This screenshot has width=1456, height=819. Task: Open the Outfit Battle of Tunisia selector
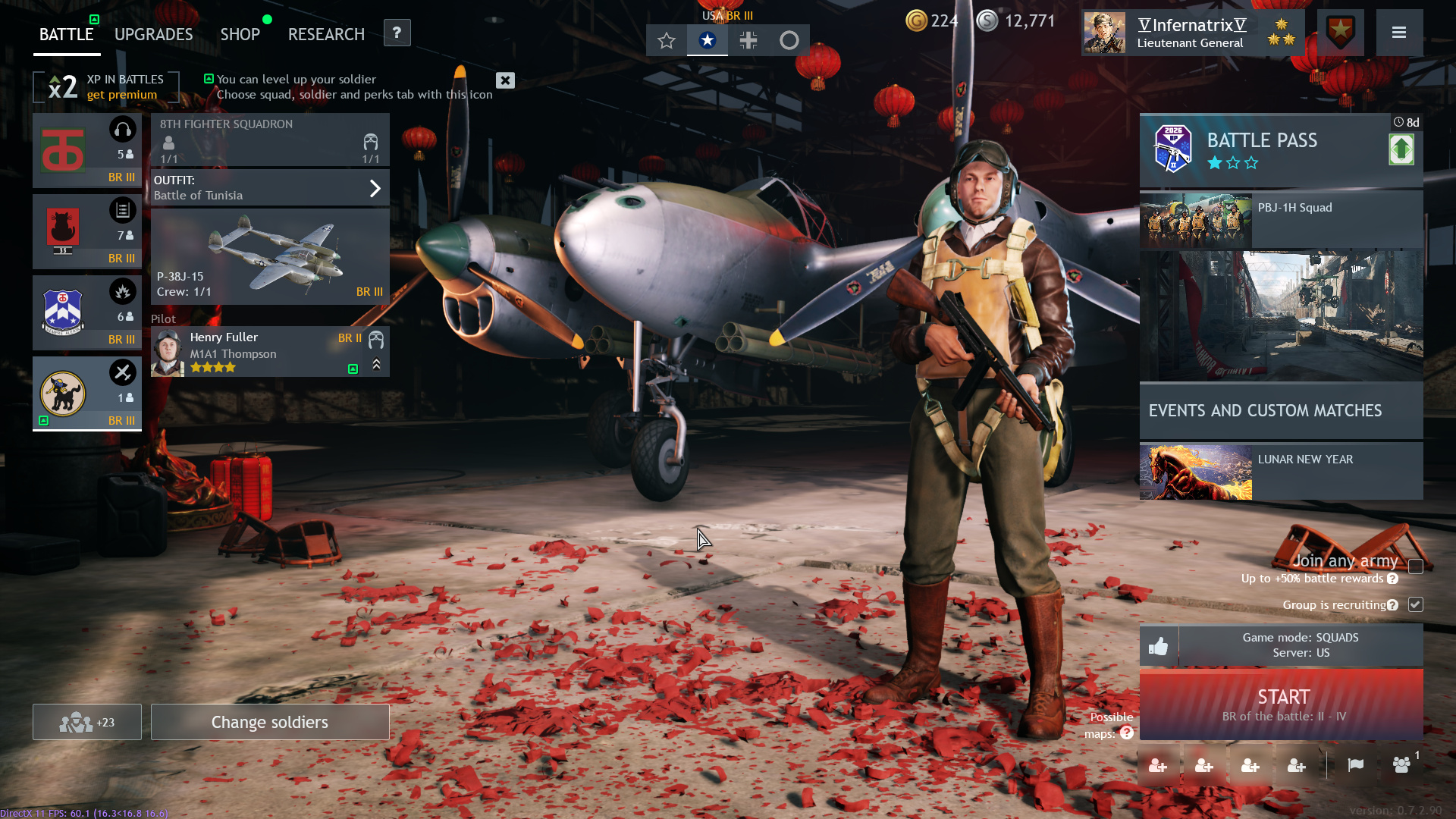(x=270, y=187)
